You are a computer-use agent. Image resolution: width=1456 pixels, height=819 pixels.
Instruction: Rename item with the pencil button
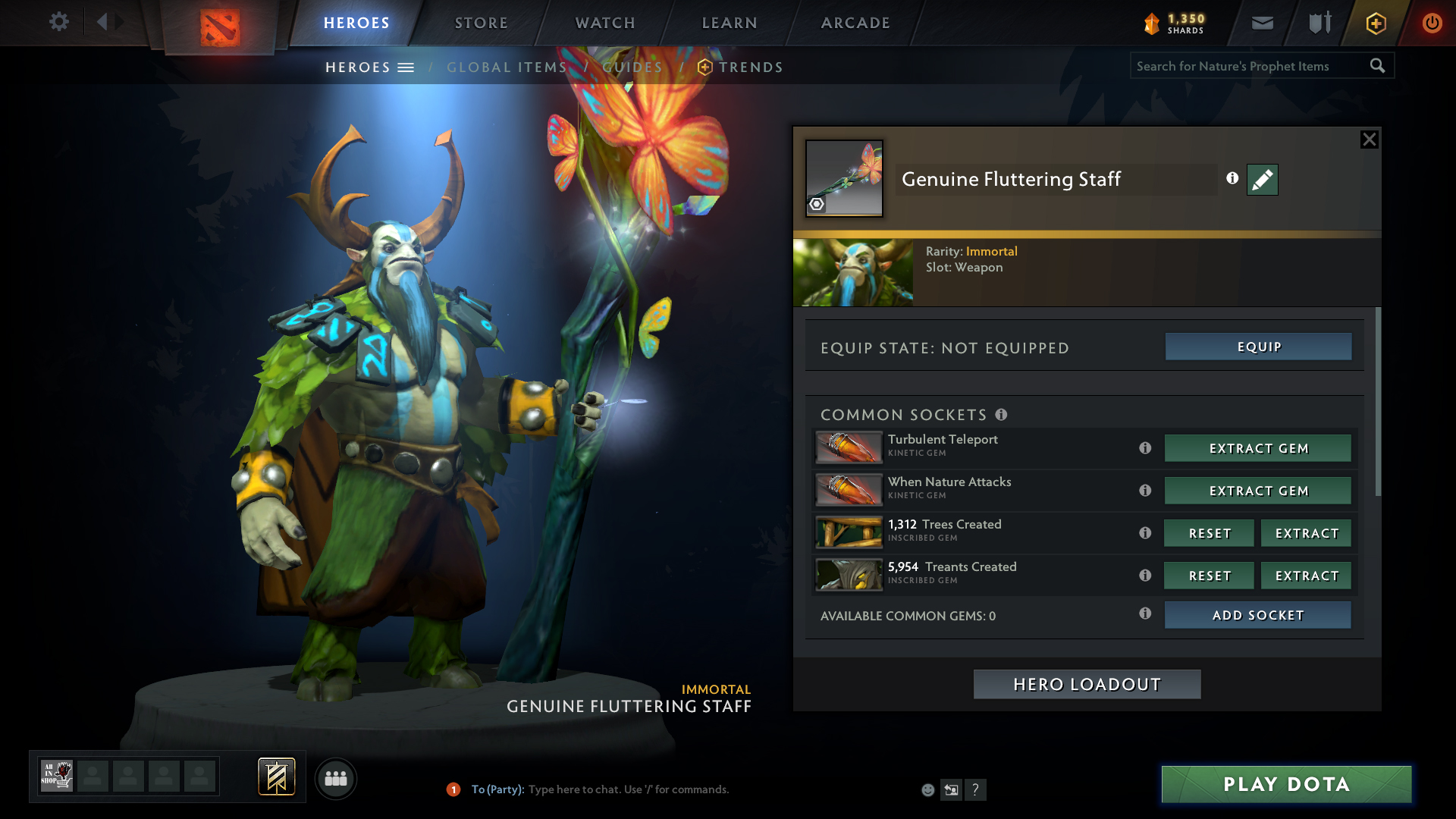coord(1262,180)
